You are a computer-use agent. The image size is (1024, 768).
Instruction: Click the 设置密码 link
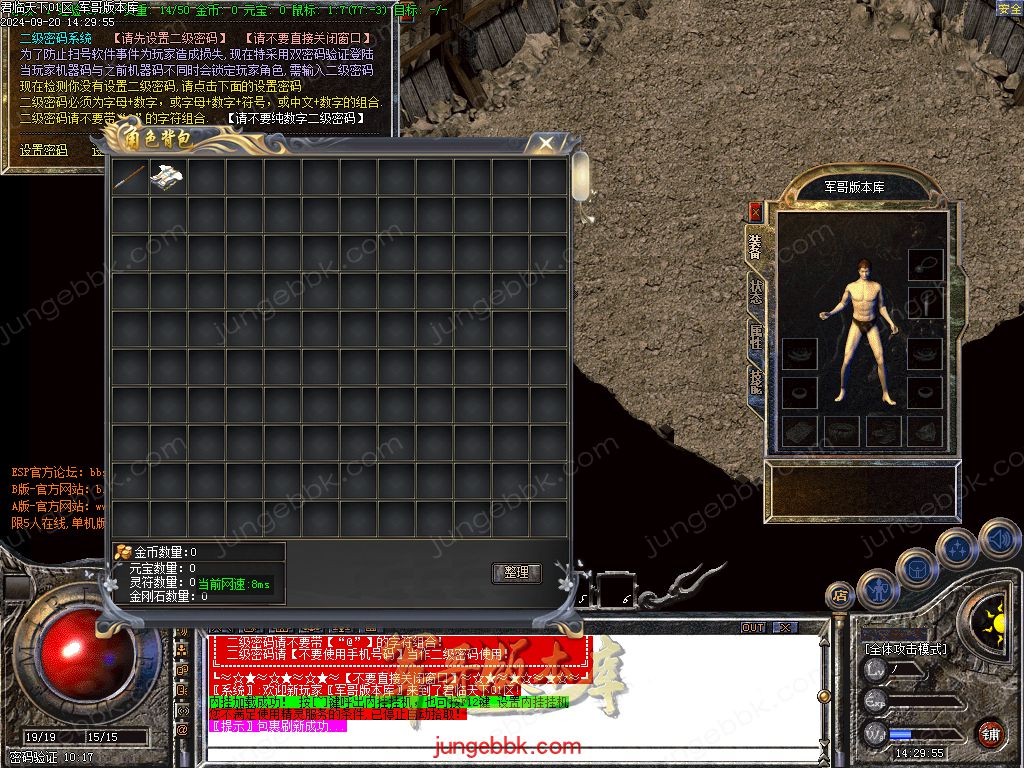click(x=44, y=151)
